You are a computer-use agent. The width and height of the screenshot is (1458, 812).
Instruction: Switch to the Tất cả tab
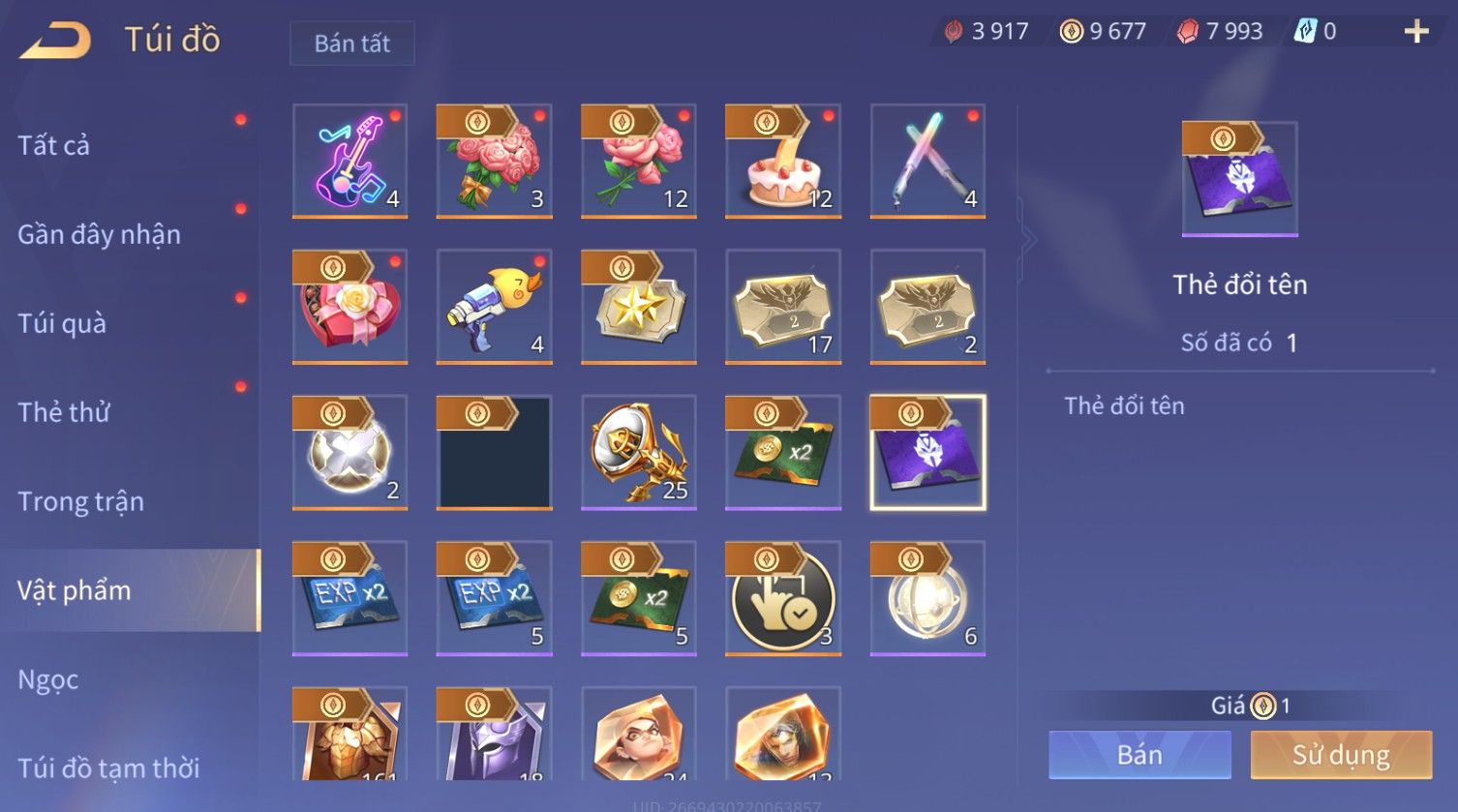point(54,145)
